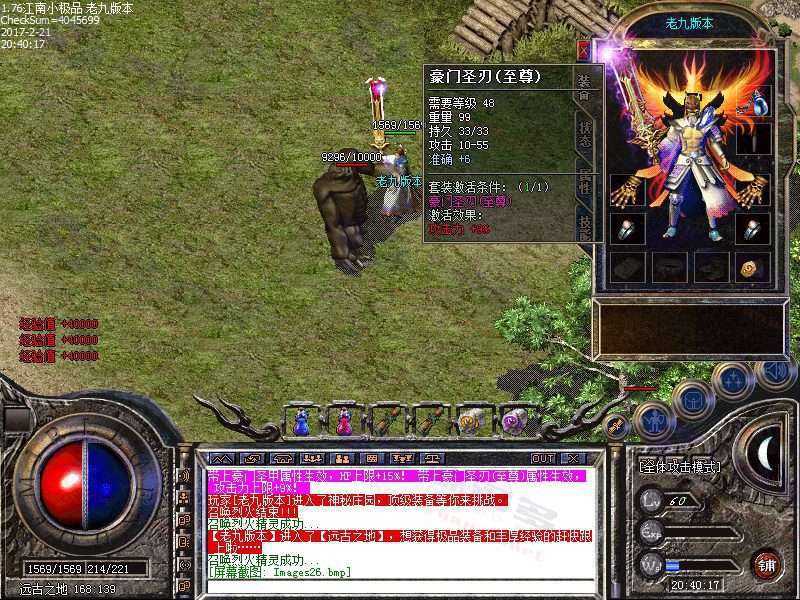Select the left golden gauntlet equipment slot
The width and height of the screenshot is (800, 600).
pos(627,188)
